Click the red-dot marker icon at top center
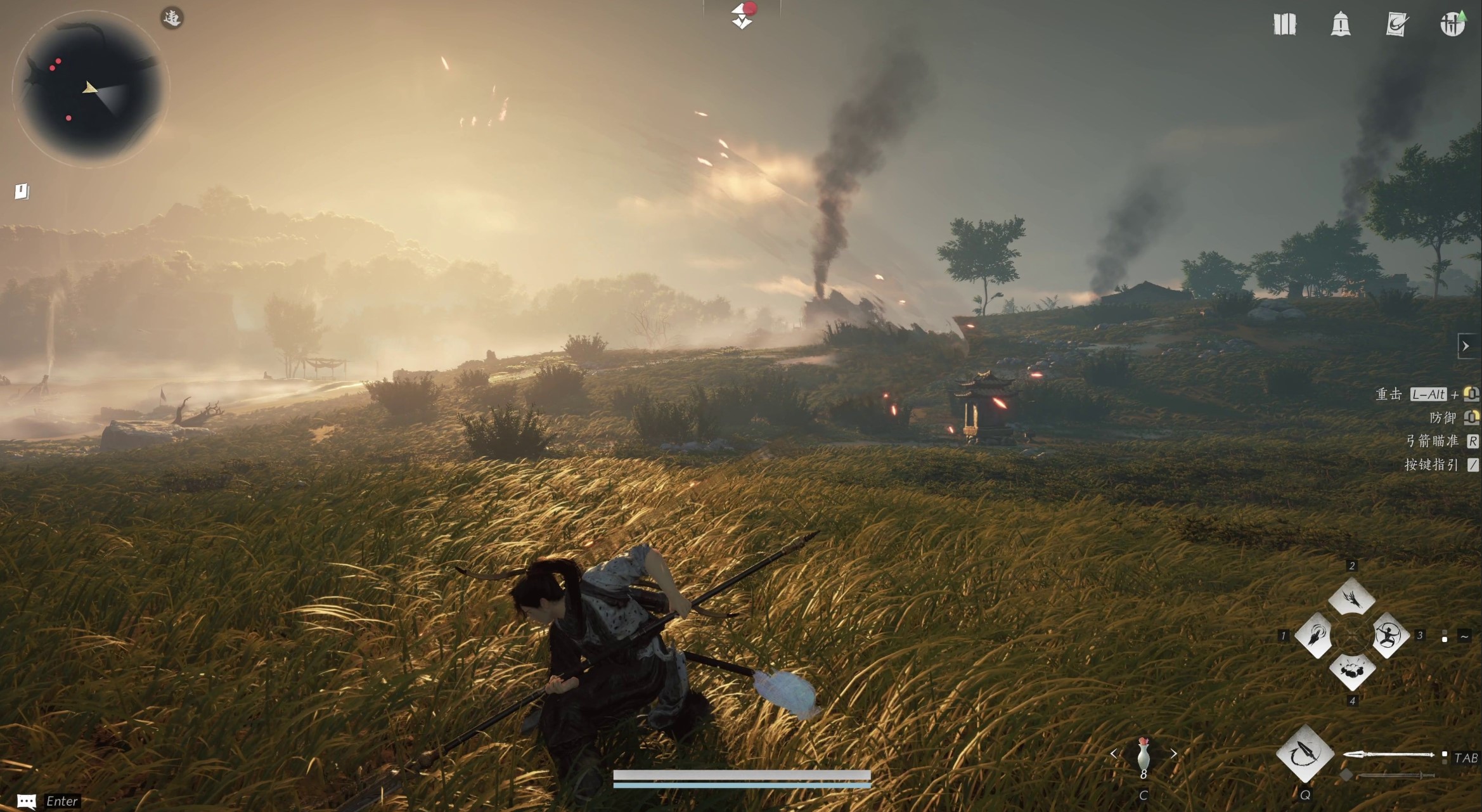Image resolution: width=1482 pixels, height=812 pixels. coord(742,15)
